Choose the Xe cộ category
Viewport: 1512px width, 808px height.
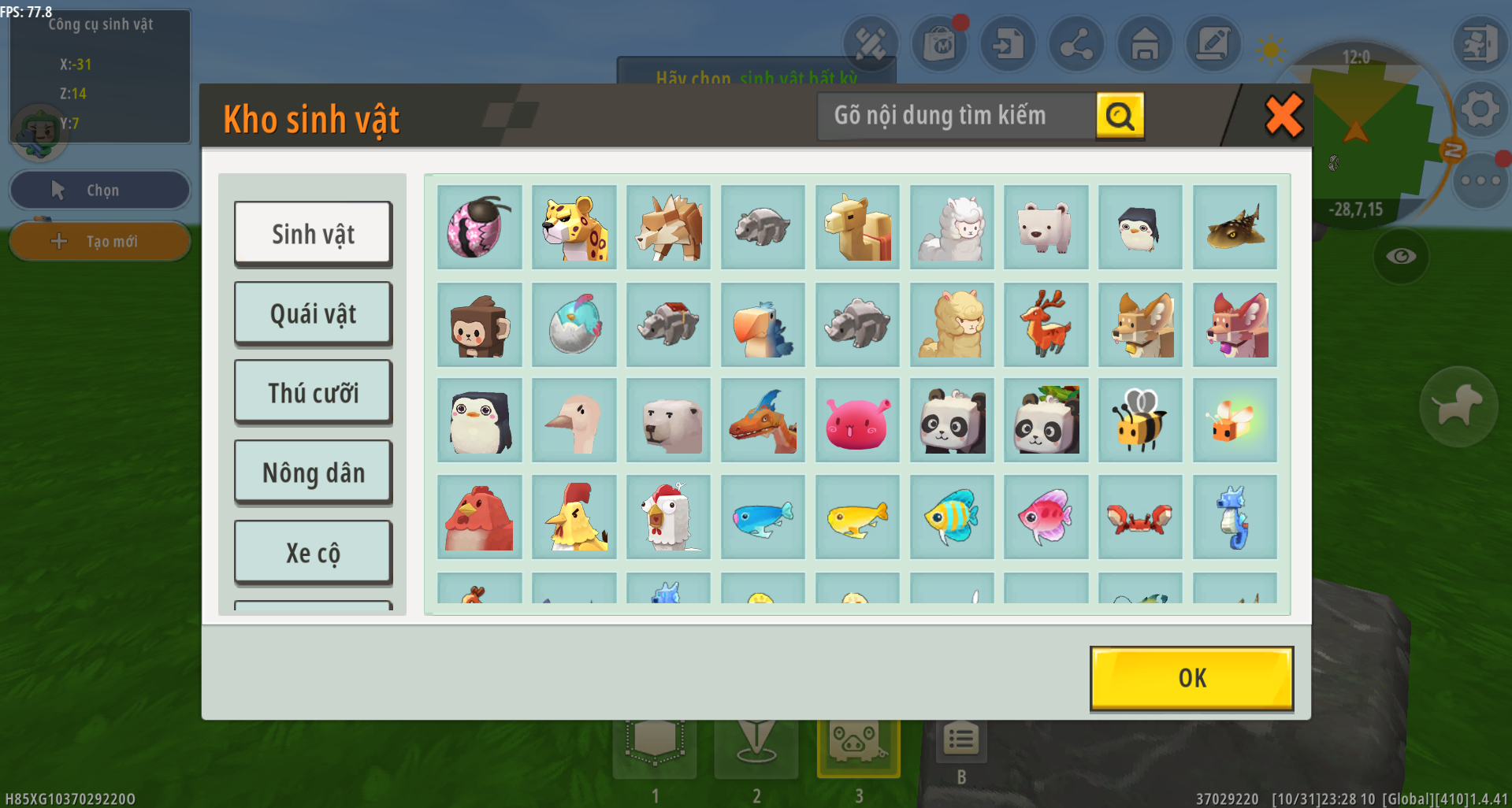click(313, 553)
